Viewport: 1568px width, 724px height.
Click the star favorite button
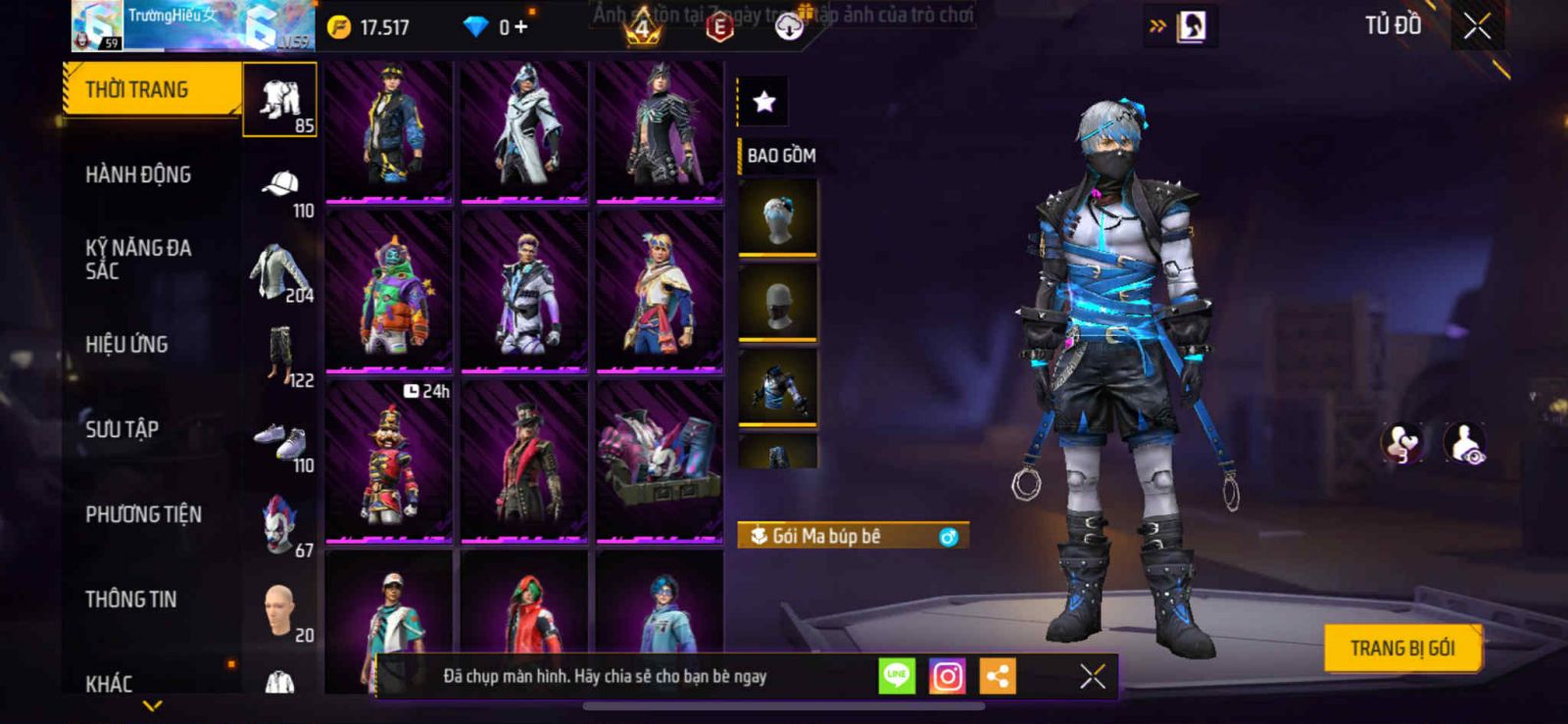pos(763,101)
